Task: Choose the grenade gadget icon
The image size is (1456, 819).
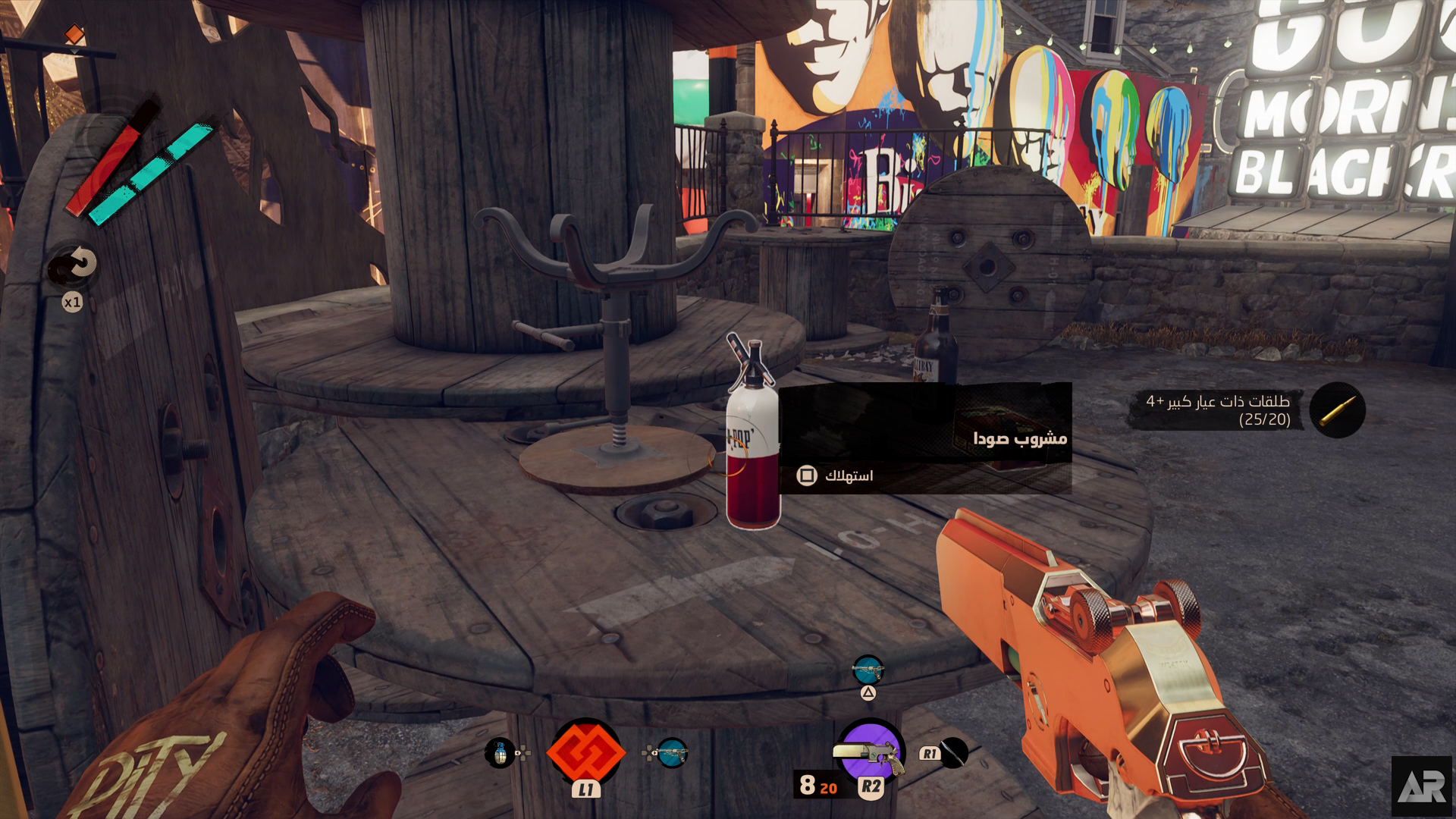Action: (500, 753)
